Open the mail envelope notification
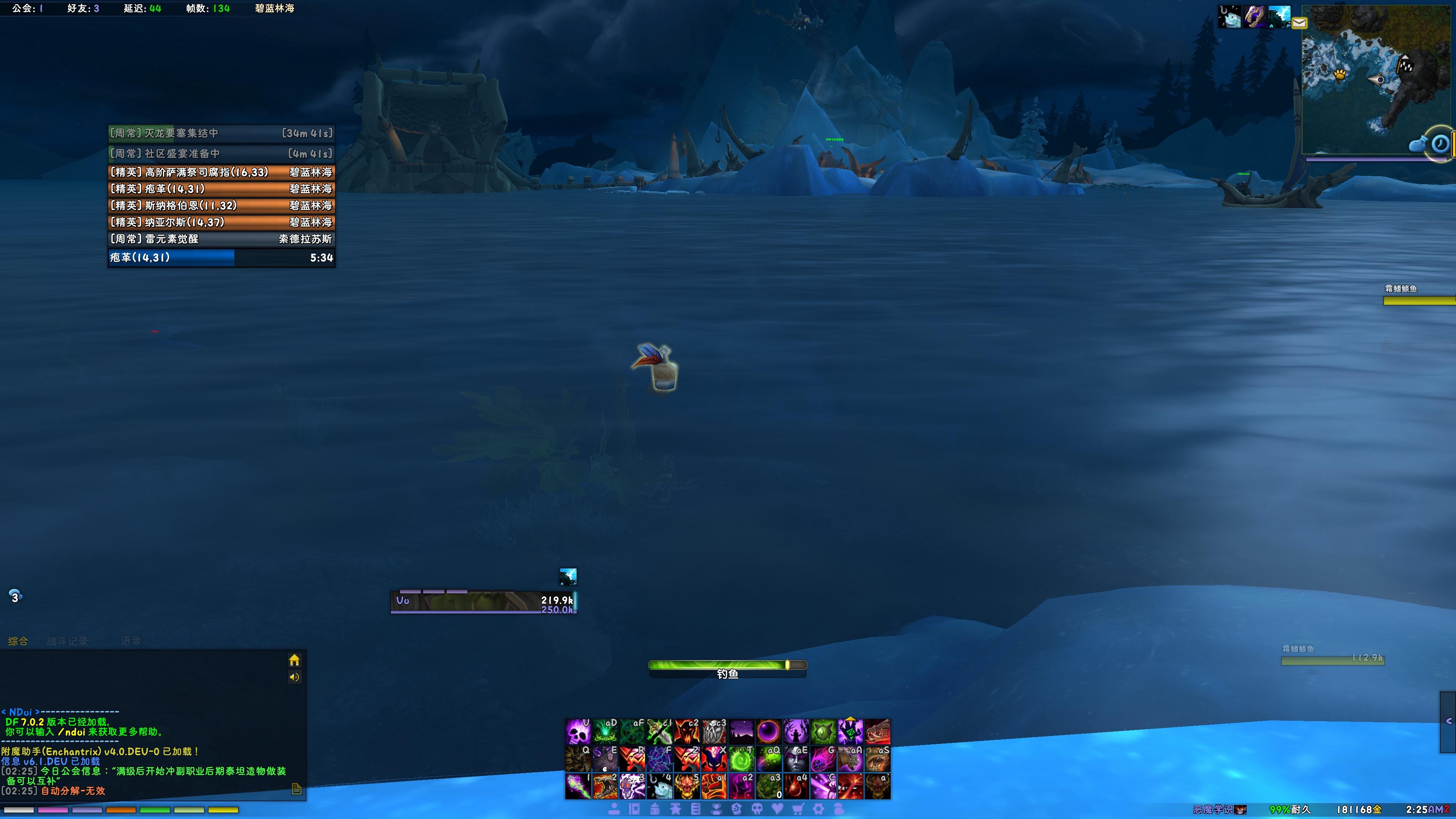Screen dimensions: 1456x819 pyautogui.click(x=1299, y=23)
